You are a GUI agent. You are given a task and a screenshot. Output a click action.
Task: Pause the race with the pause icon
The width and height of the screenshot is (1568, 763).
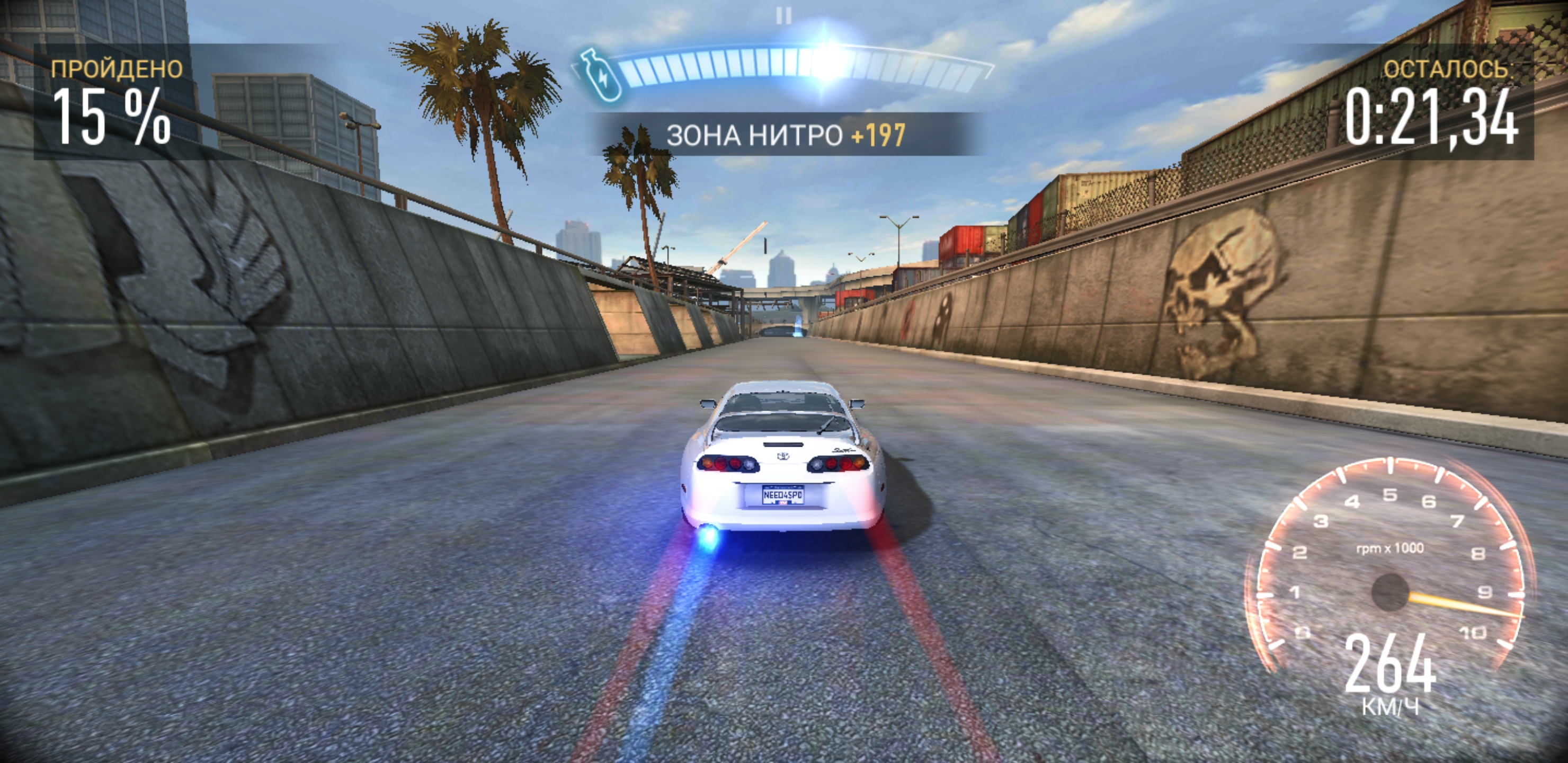coord(784,16)
